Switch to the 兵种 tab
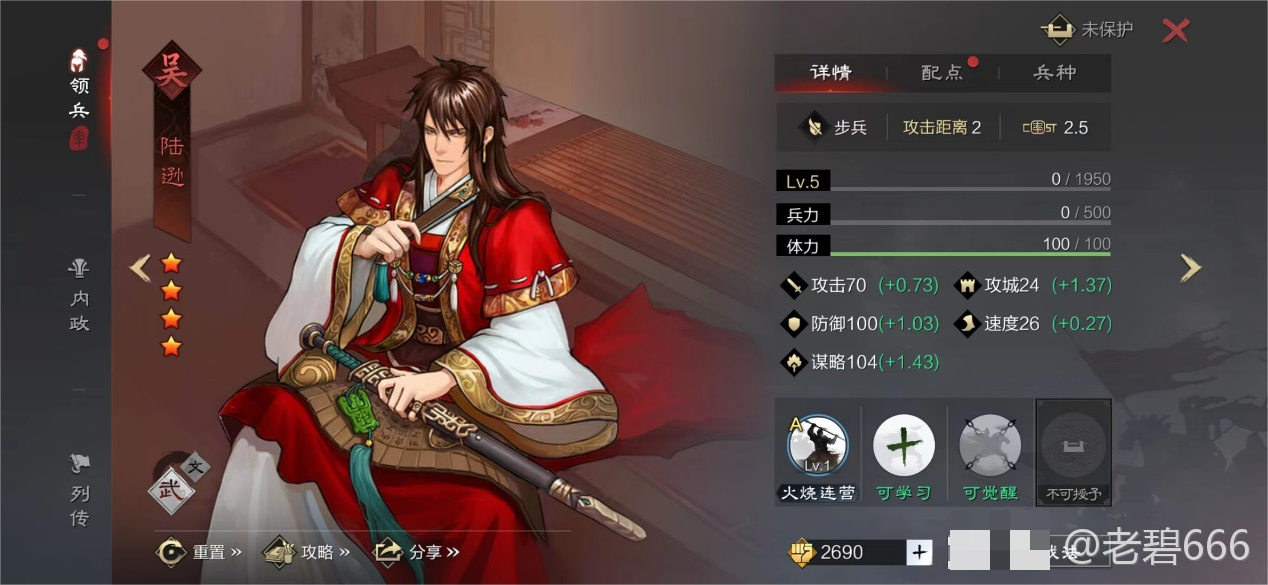1268x585 pixels. [1054, 73]
